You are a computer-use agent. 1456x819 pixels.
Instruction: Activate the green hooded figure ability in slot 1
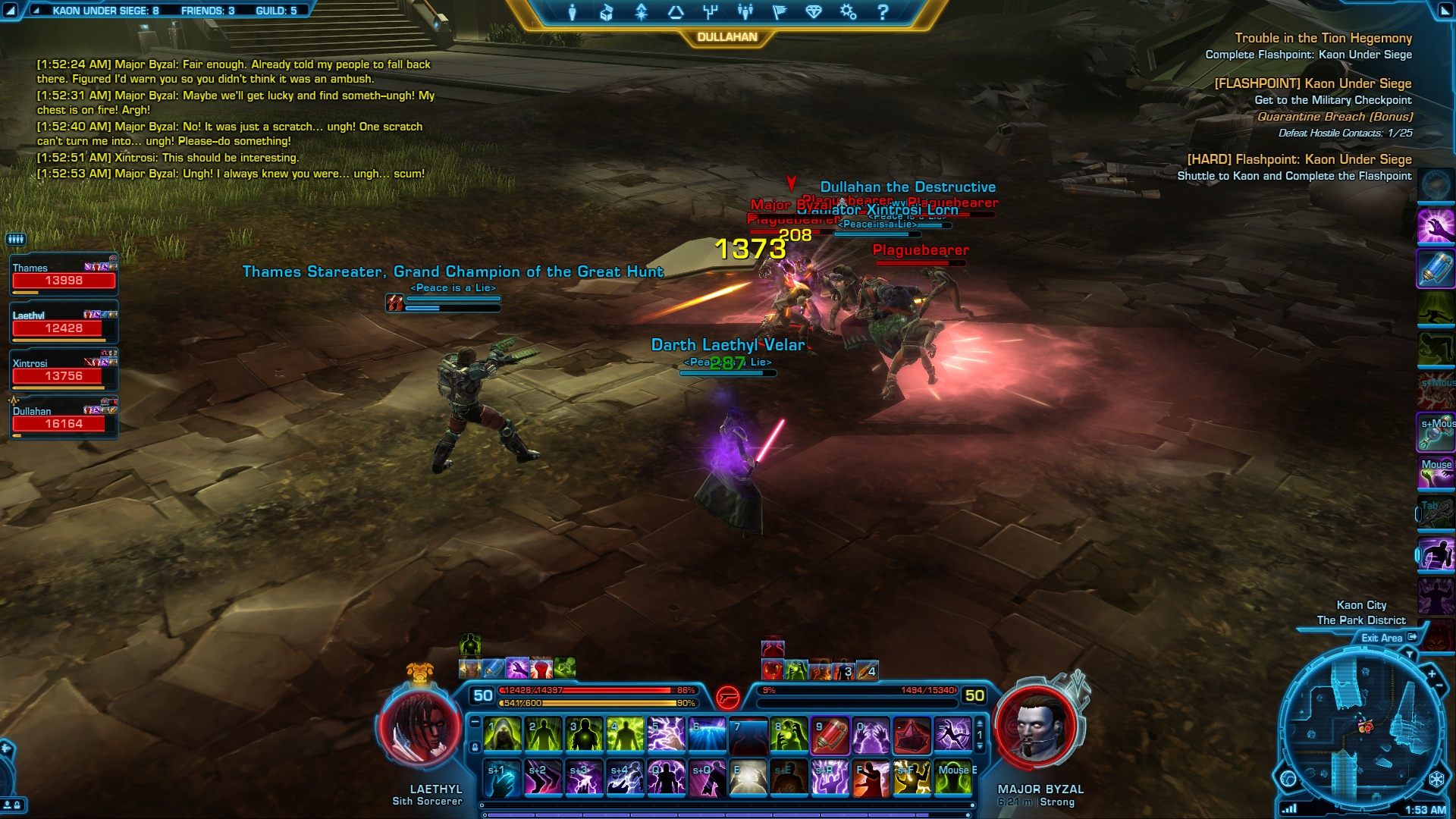(x=503, y=736)
